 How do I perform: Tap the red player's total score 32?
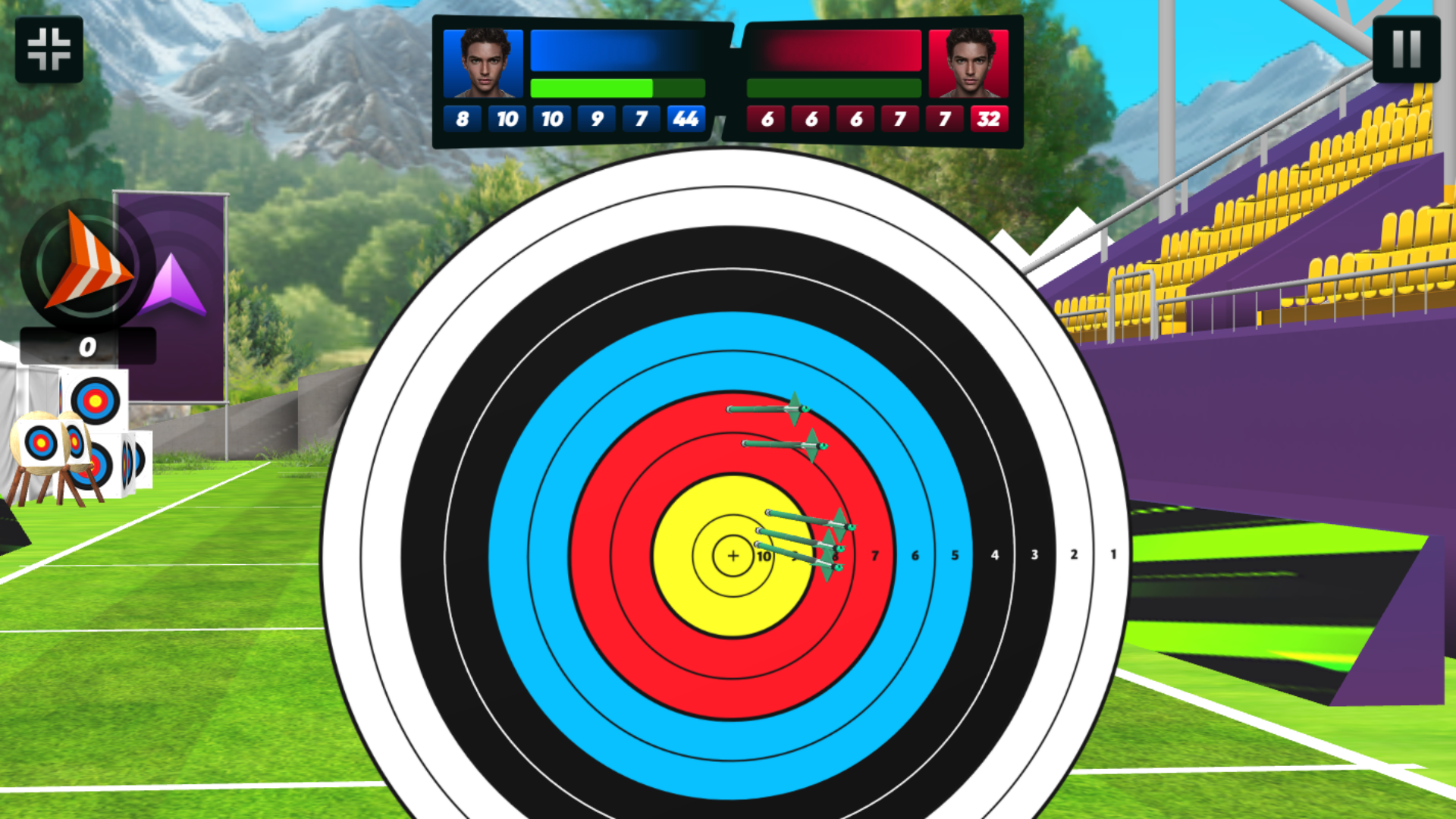pos(988,118)
